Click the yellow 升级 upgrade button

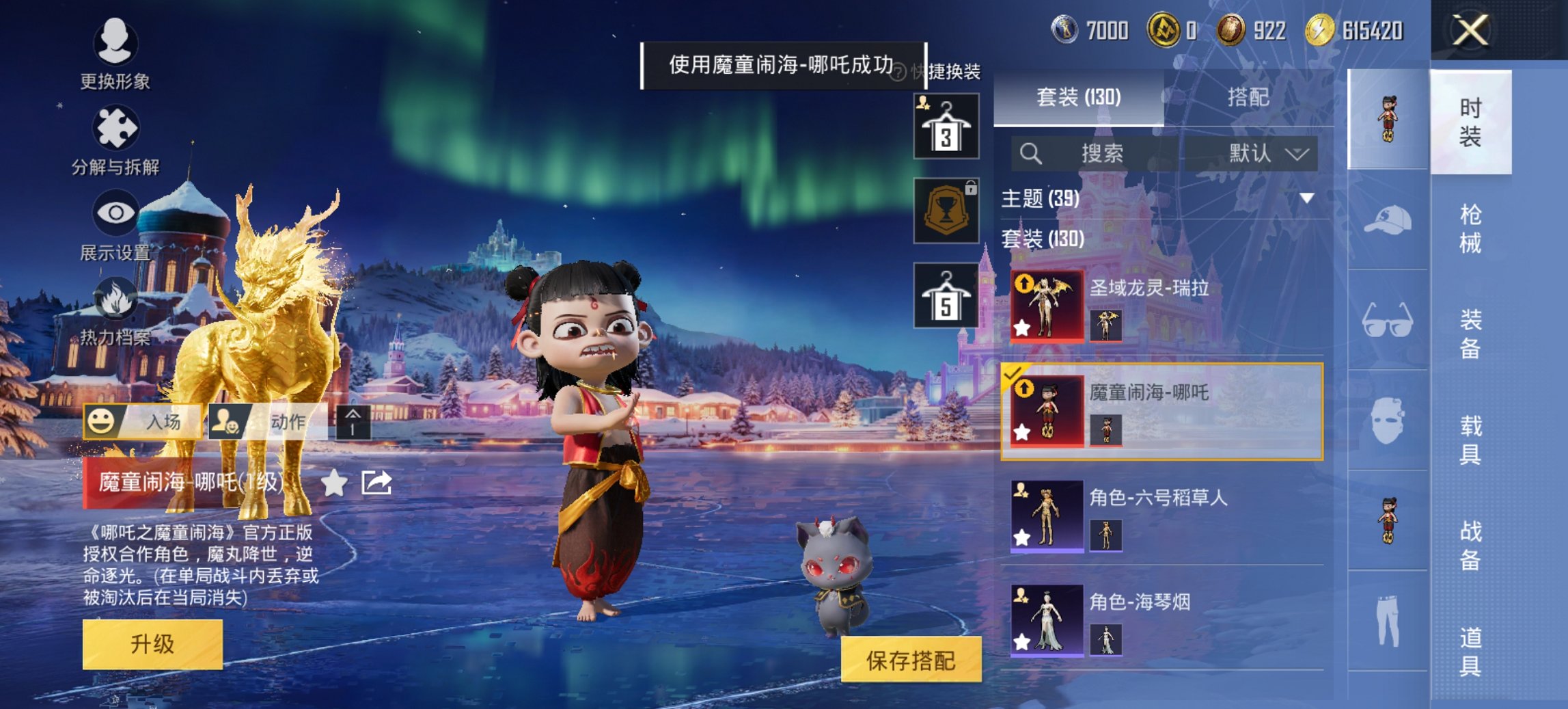(152, 644)
